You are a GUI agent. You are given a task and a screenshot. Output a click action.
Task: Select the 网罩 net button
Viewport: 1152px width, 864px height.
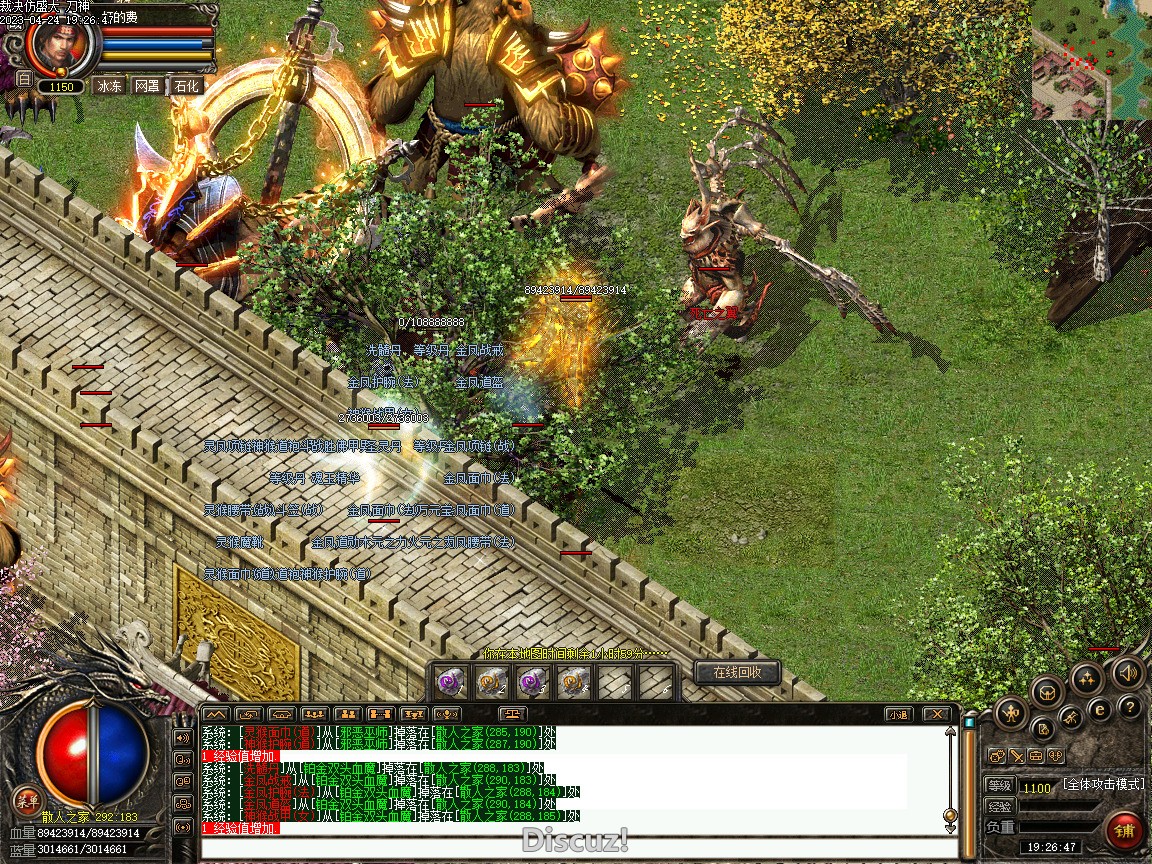pos(147,86)
